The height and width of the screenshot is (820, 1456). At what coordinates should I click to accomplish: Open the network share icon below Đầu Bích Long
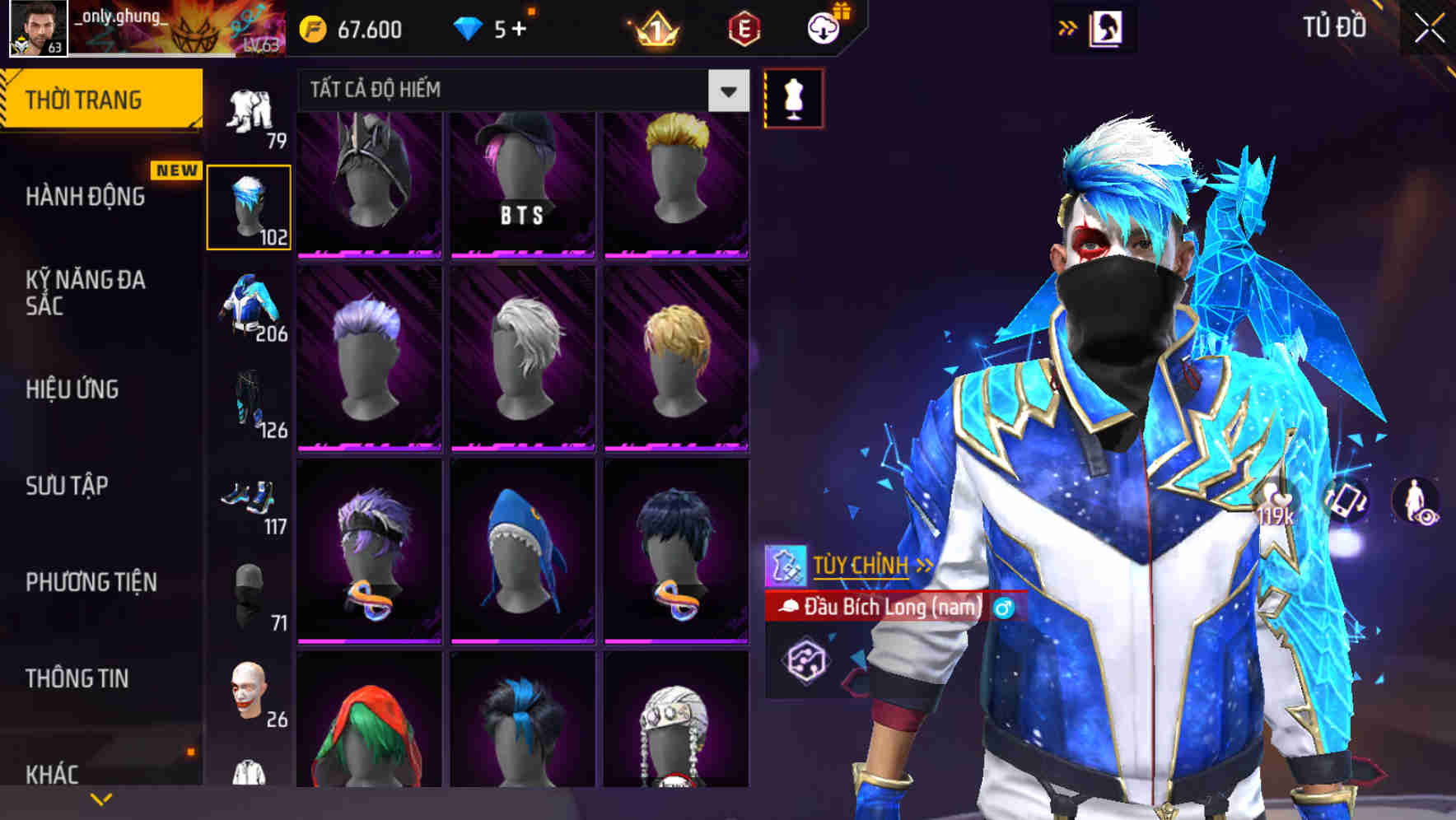pos(805,660)
